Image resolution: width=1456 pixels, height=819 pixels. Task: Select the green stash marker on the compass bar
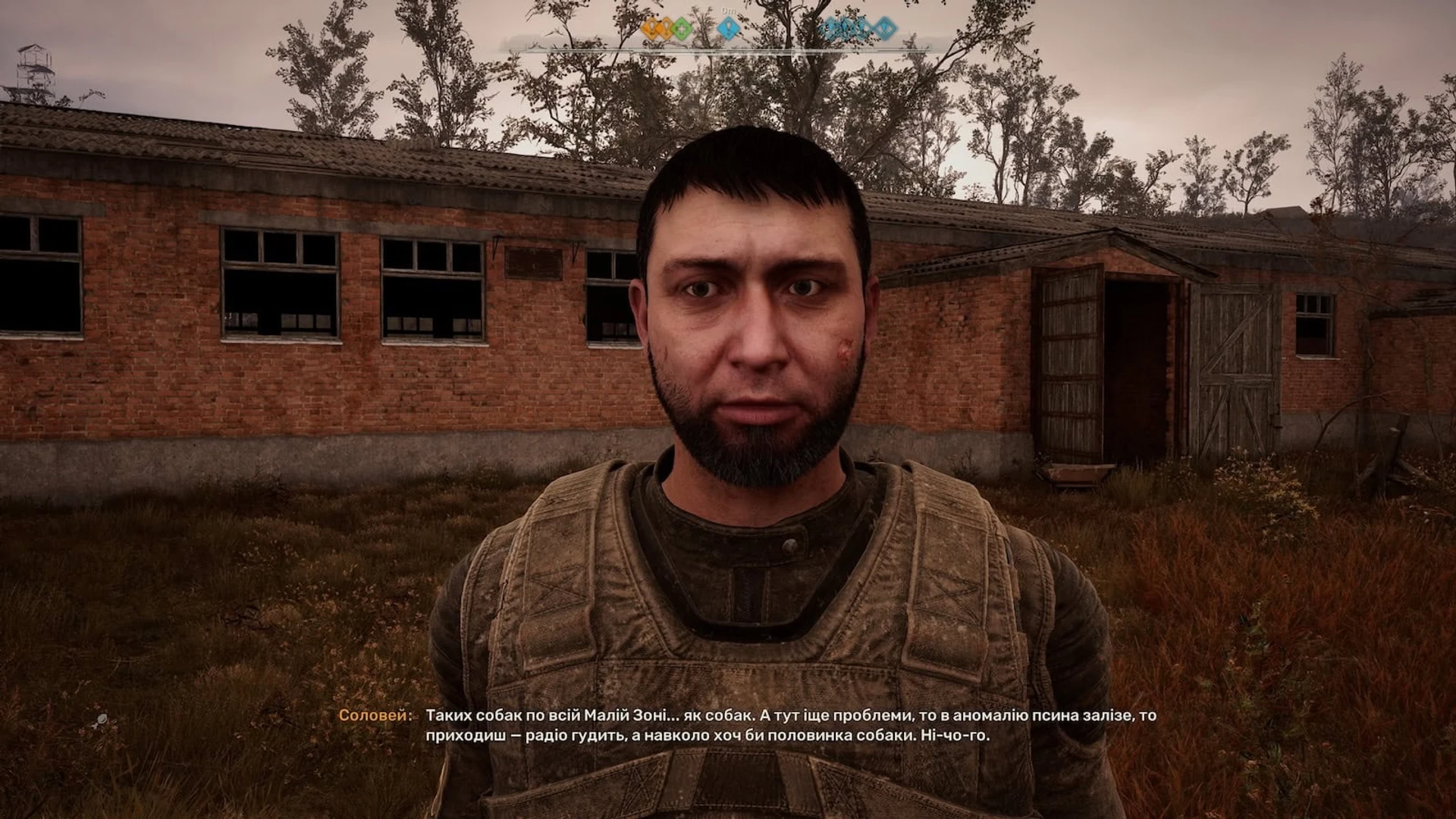click(x=681, y=29)
